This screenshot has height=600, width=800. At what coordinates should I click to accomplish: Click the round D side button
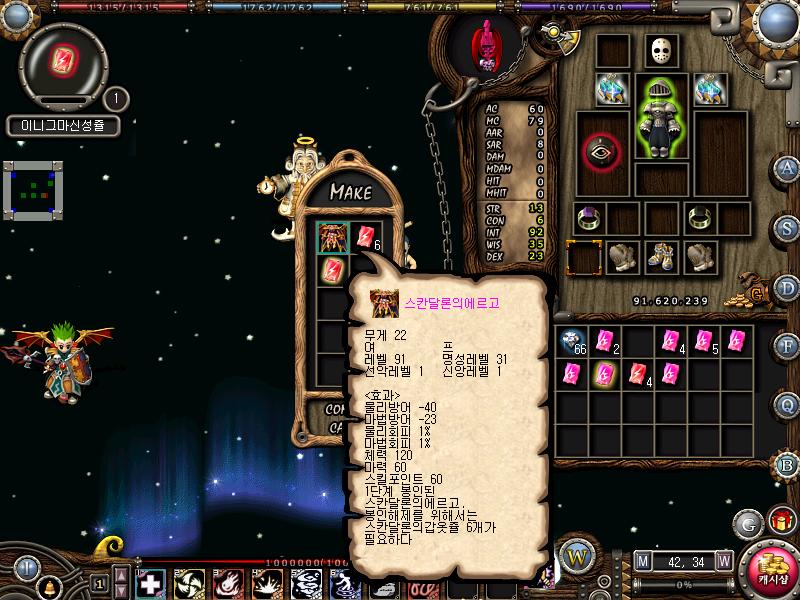[787, 287]
